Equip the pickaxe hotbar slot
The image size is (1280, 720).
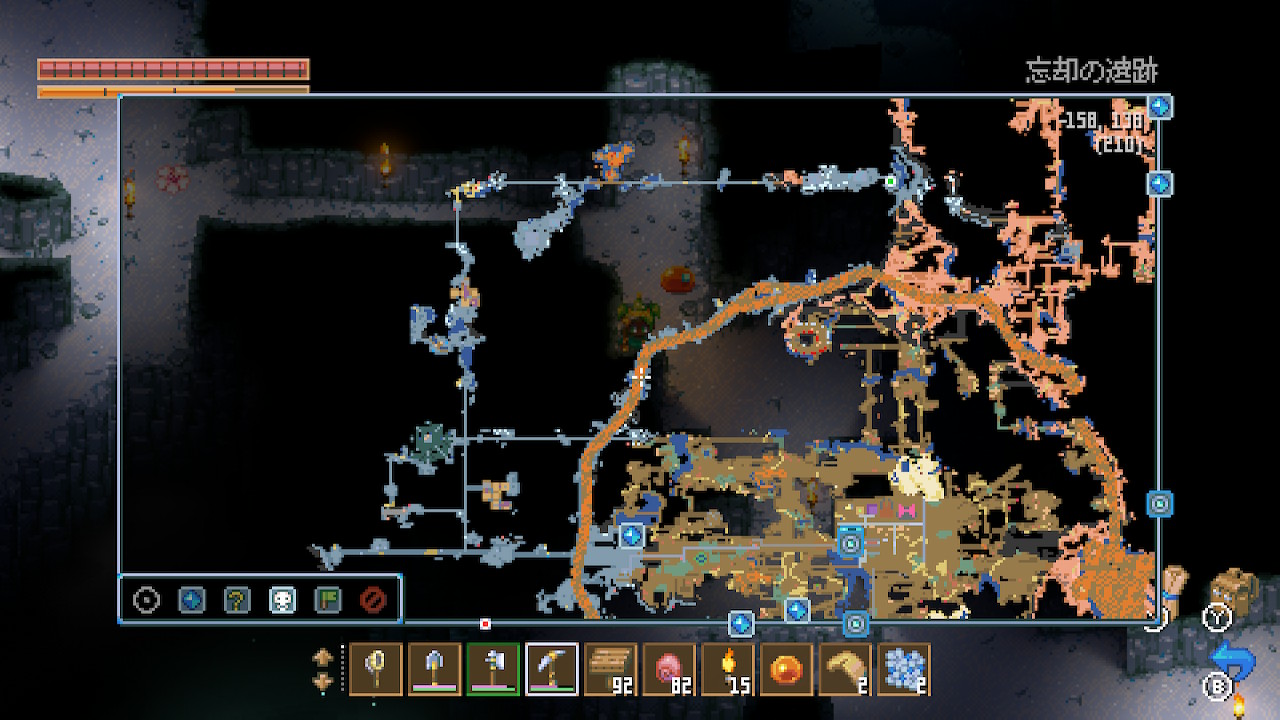tap(552, 669)
